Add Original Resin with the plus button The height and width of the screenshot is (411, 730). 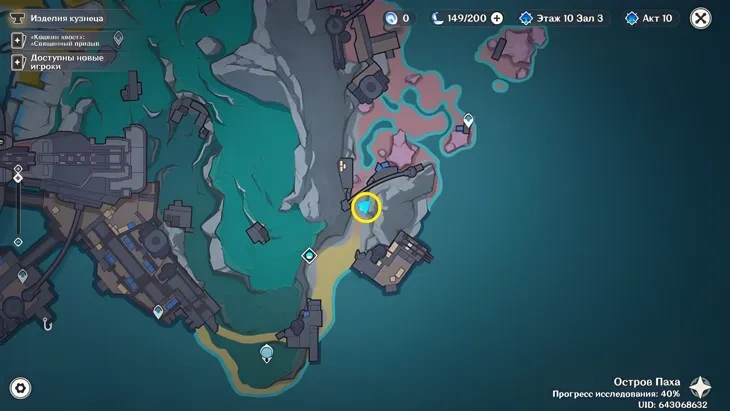pyautogui.click(x=497, y=18)
